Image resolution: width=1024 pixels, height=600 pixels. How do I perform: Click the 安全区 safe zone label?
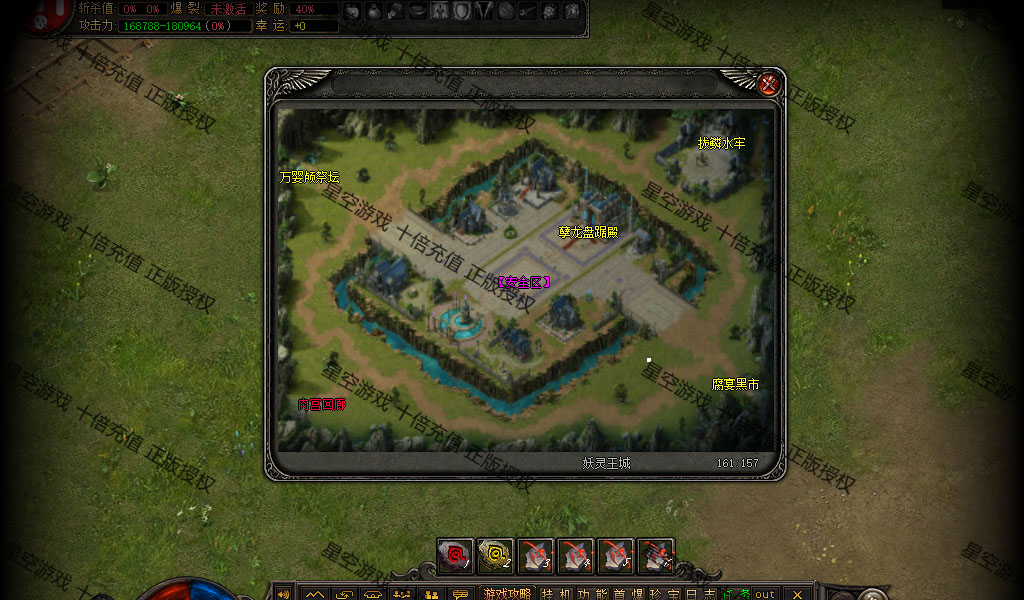[x=524, y=282]
